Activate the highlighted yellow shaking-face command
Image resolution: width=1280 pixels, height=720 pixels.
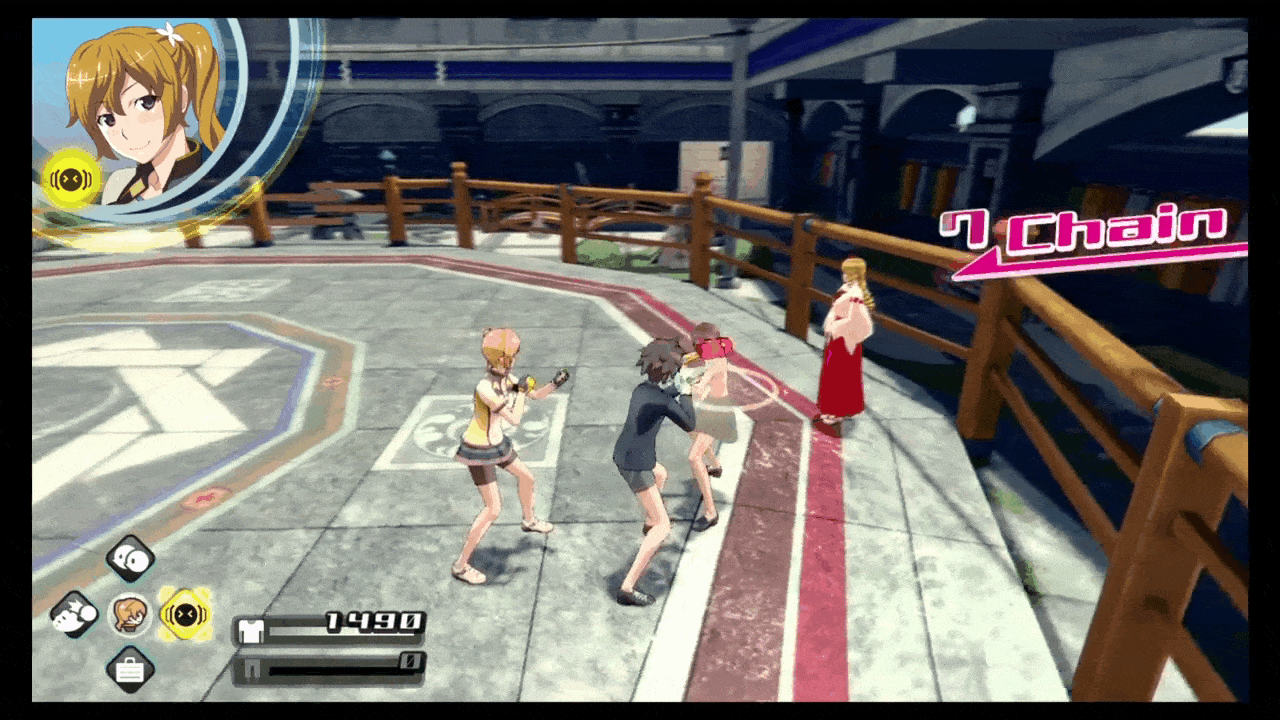(185, 614)
